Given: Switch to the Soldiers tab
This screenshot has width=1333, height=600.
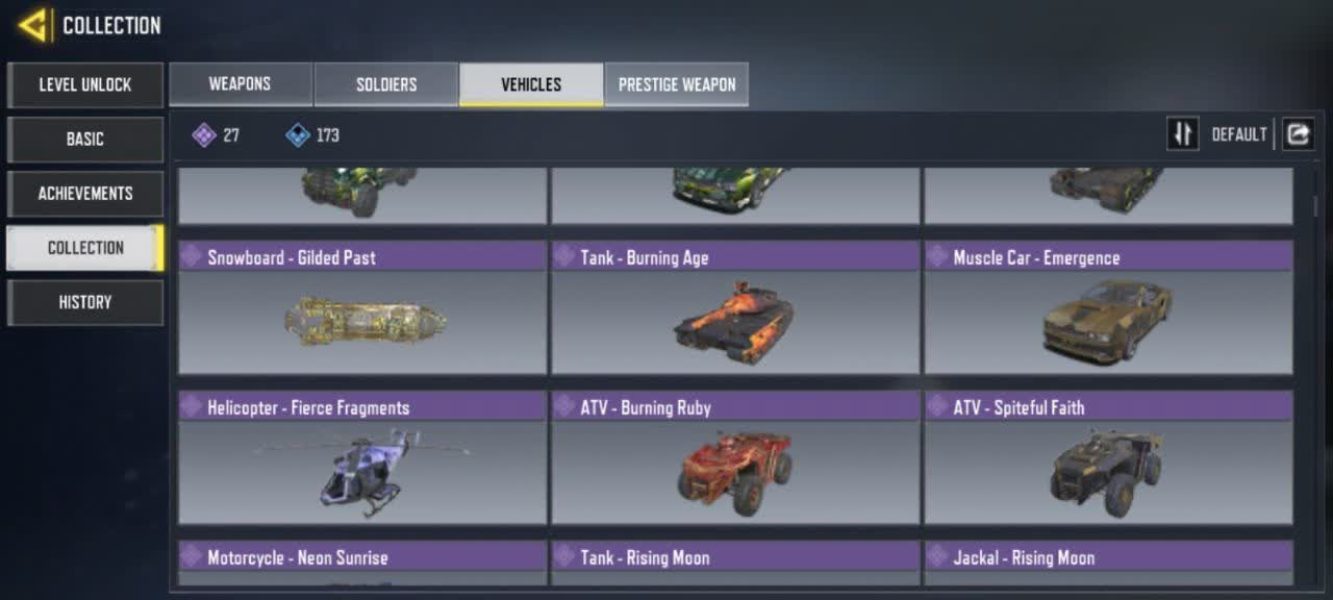Looking at the screenshot, I should point(386,84).
